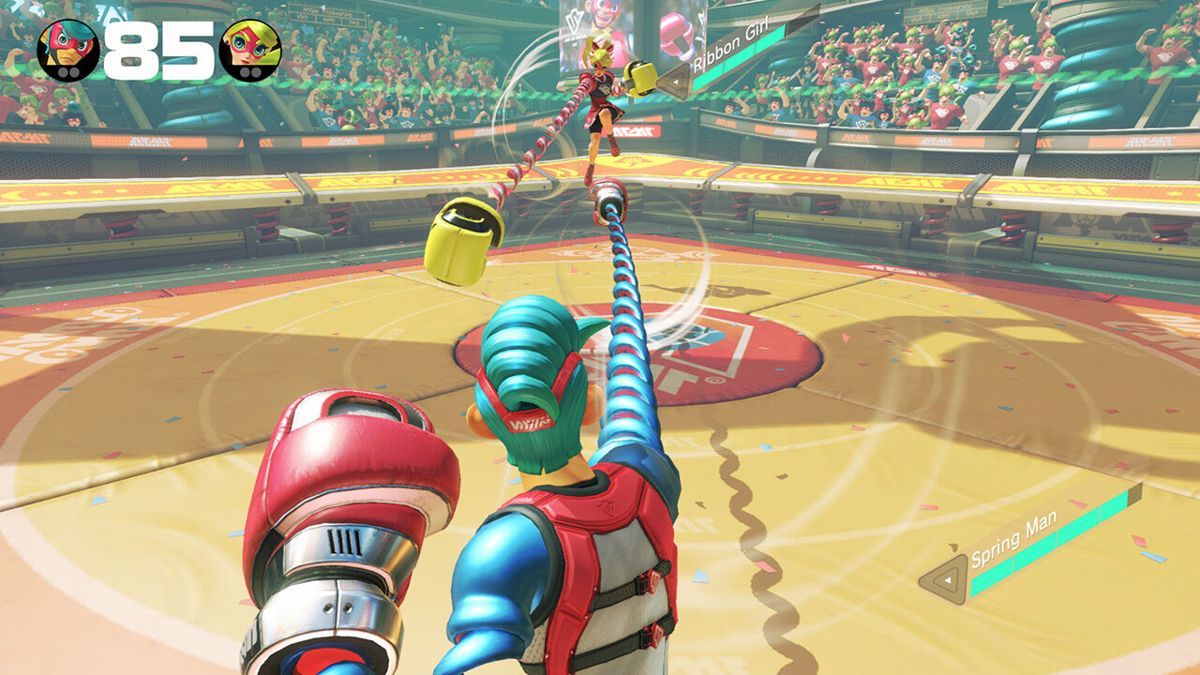The width and height of the screenshot is (1200, 675).
Task: Select the rush gauge triangle next to Ribbon Girl
Action: (673, 81)
